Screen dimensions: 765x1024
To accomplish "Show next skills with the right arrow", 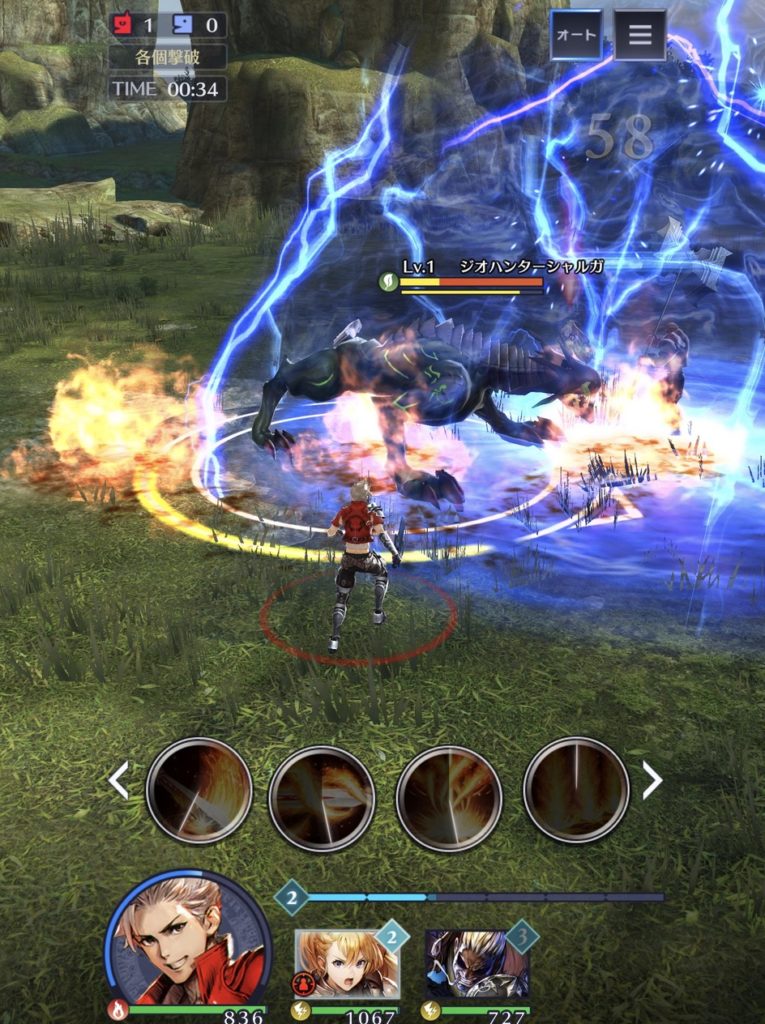I will click(652, 781).
